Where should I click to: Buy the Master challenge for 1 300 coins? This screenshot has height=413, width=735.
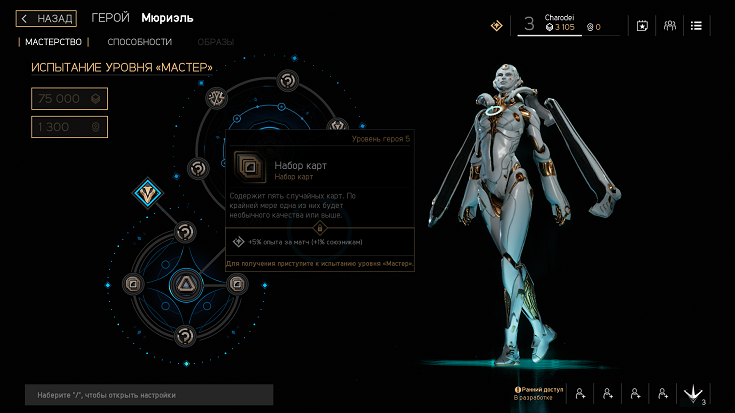point(69,127)
